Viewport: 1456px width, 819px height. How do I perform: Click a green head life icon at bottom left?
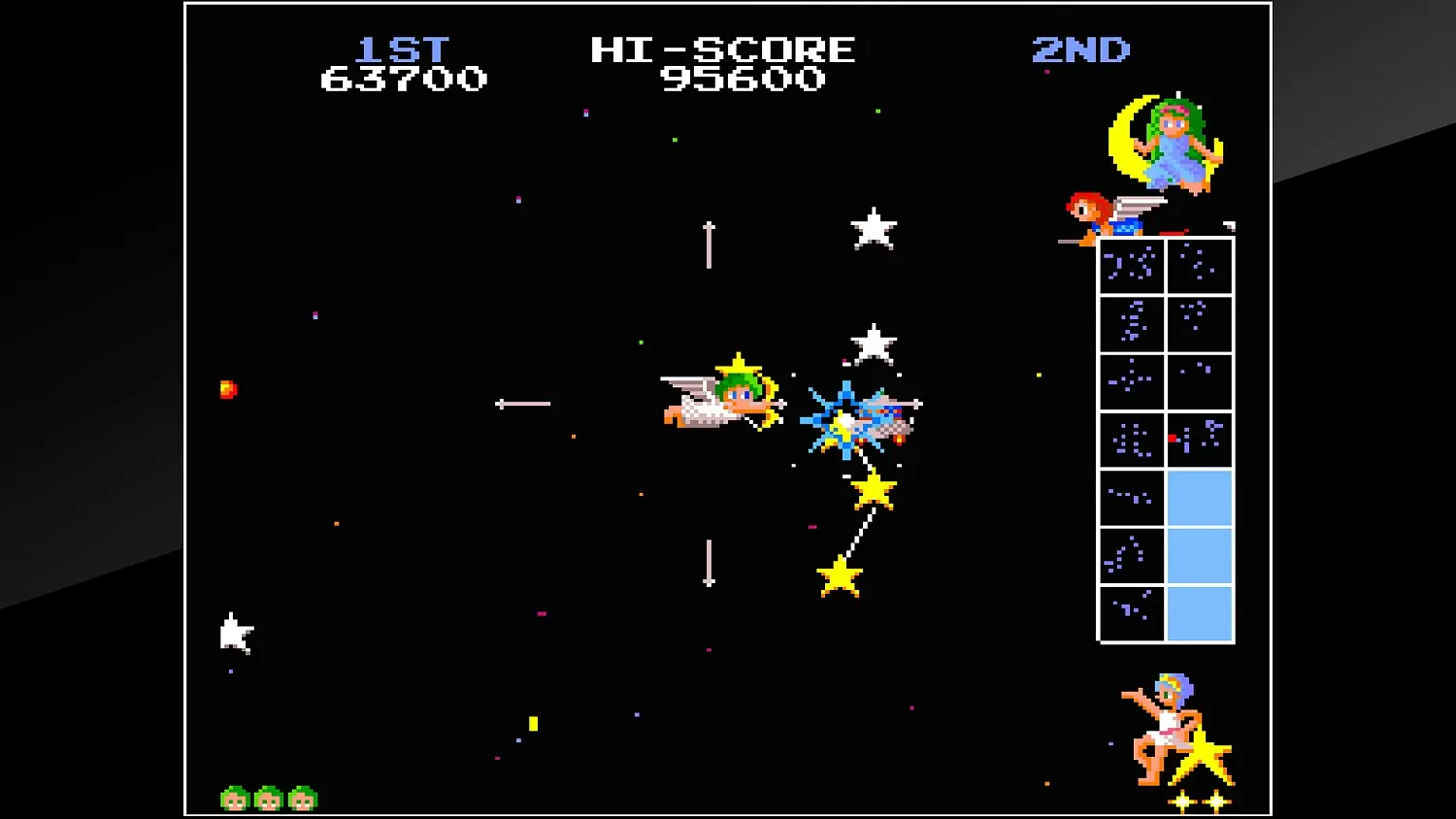tap(236, 798)
